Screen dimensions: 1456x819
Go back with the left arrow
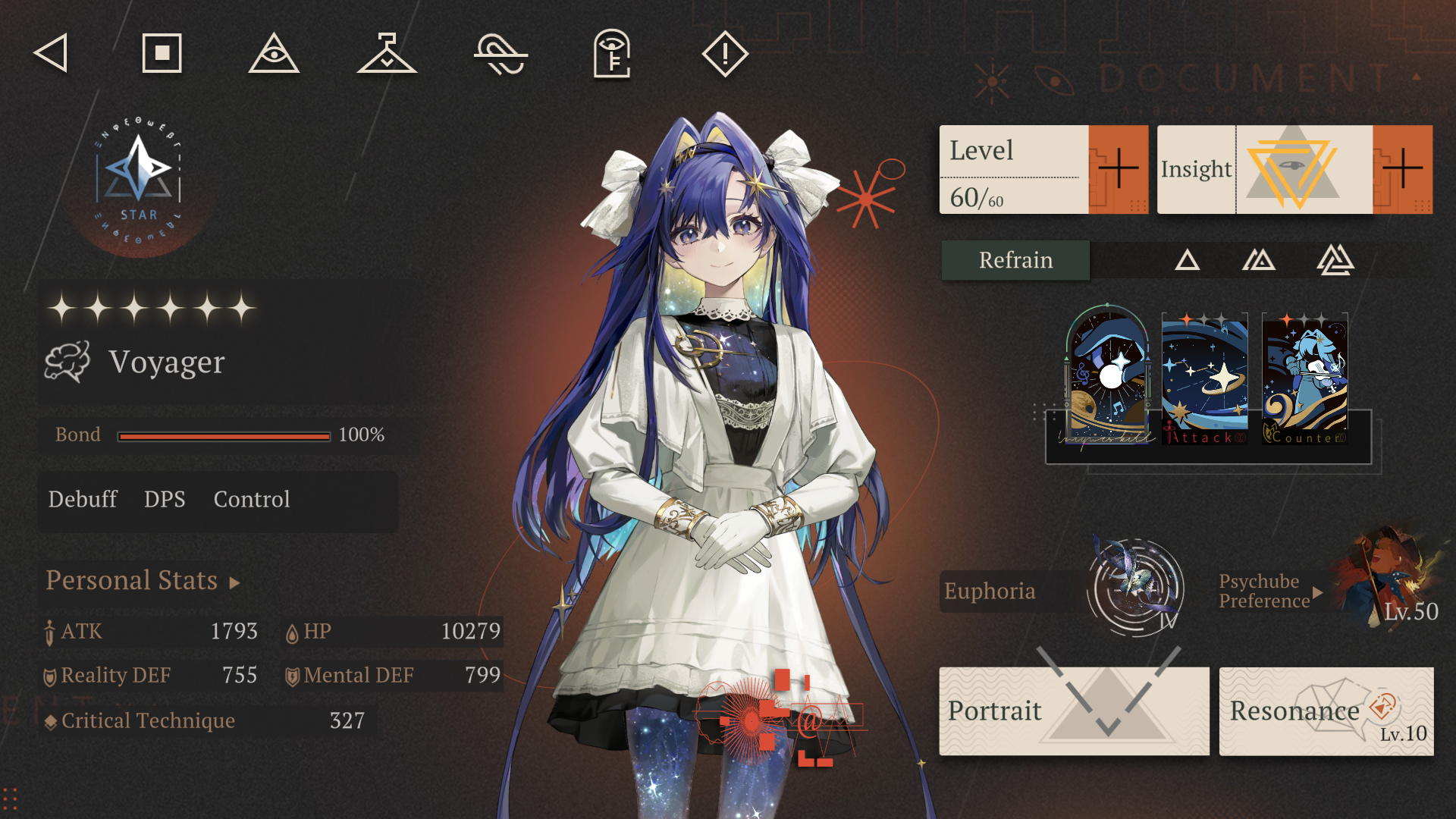[x=51, y=53]
